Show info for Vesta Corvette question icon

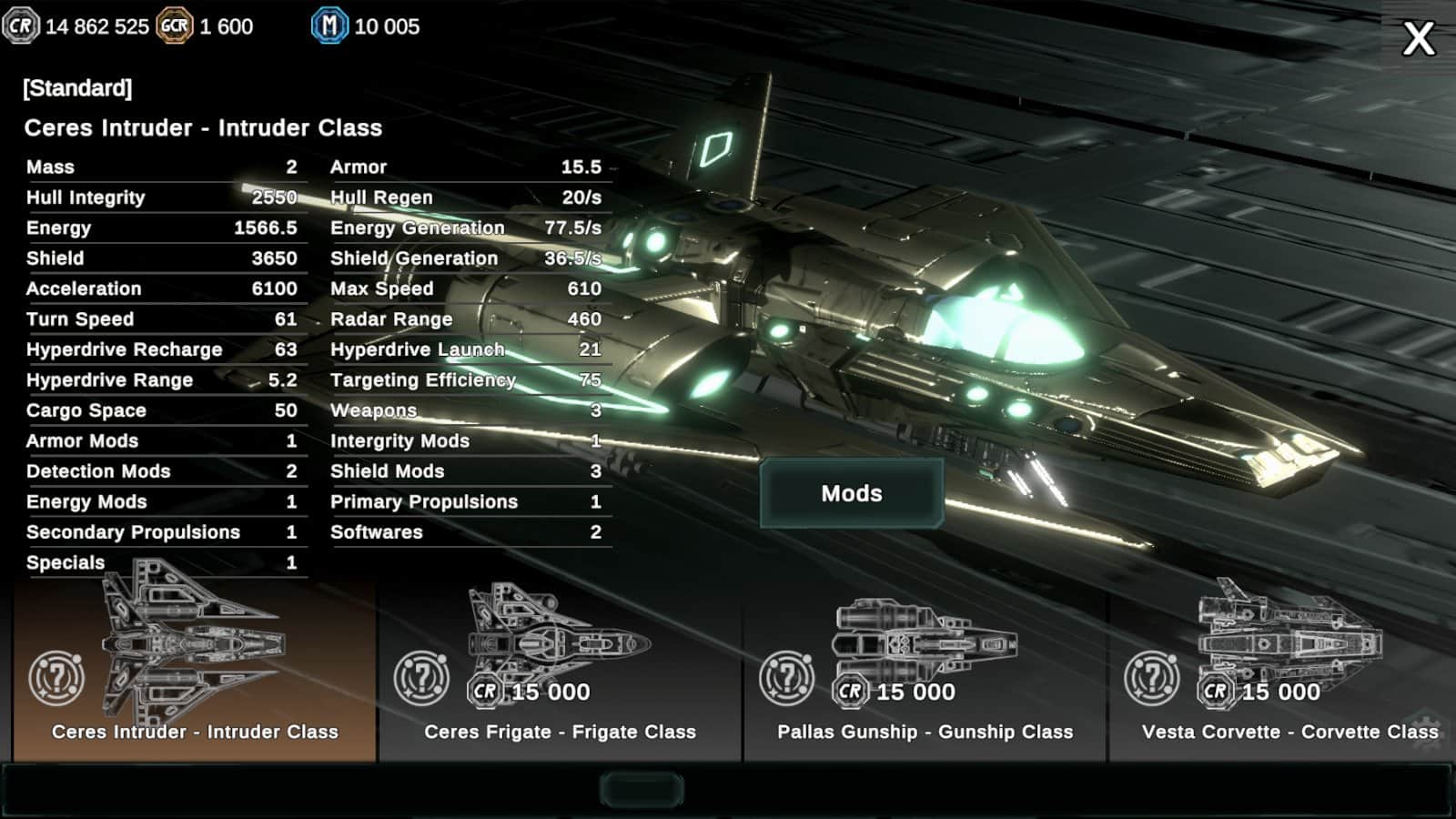(1151, 679)
